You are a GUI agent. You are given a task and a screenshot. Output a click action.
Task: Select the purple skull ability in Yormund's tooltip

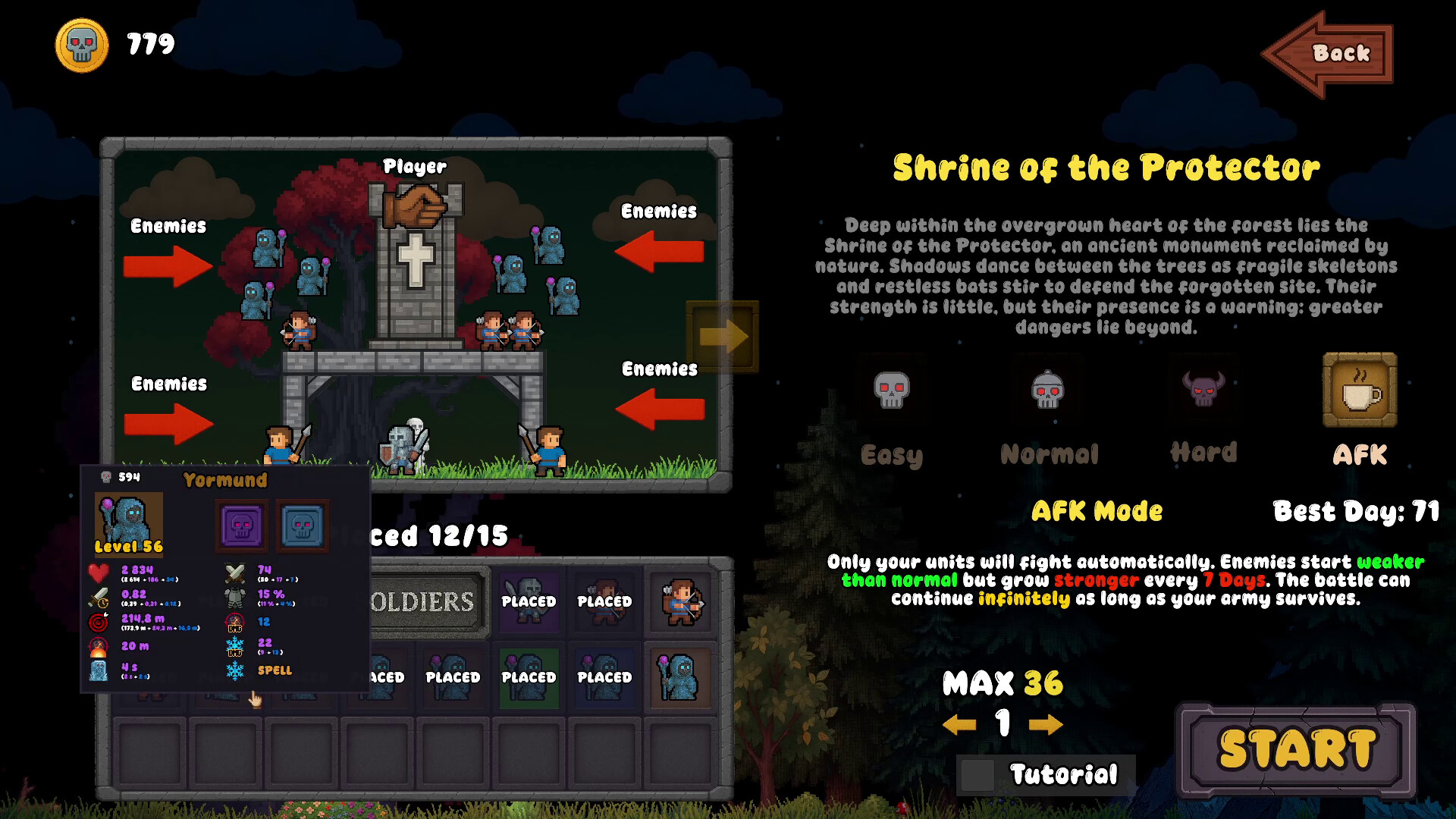coord(240,524)
